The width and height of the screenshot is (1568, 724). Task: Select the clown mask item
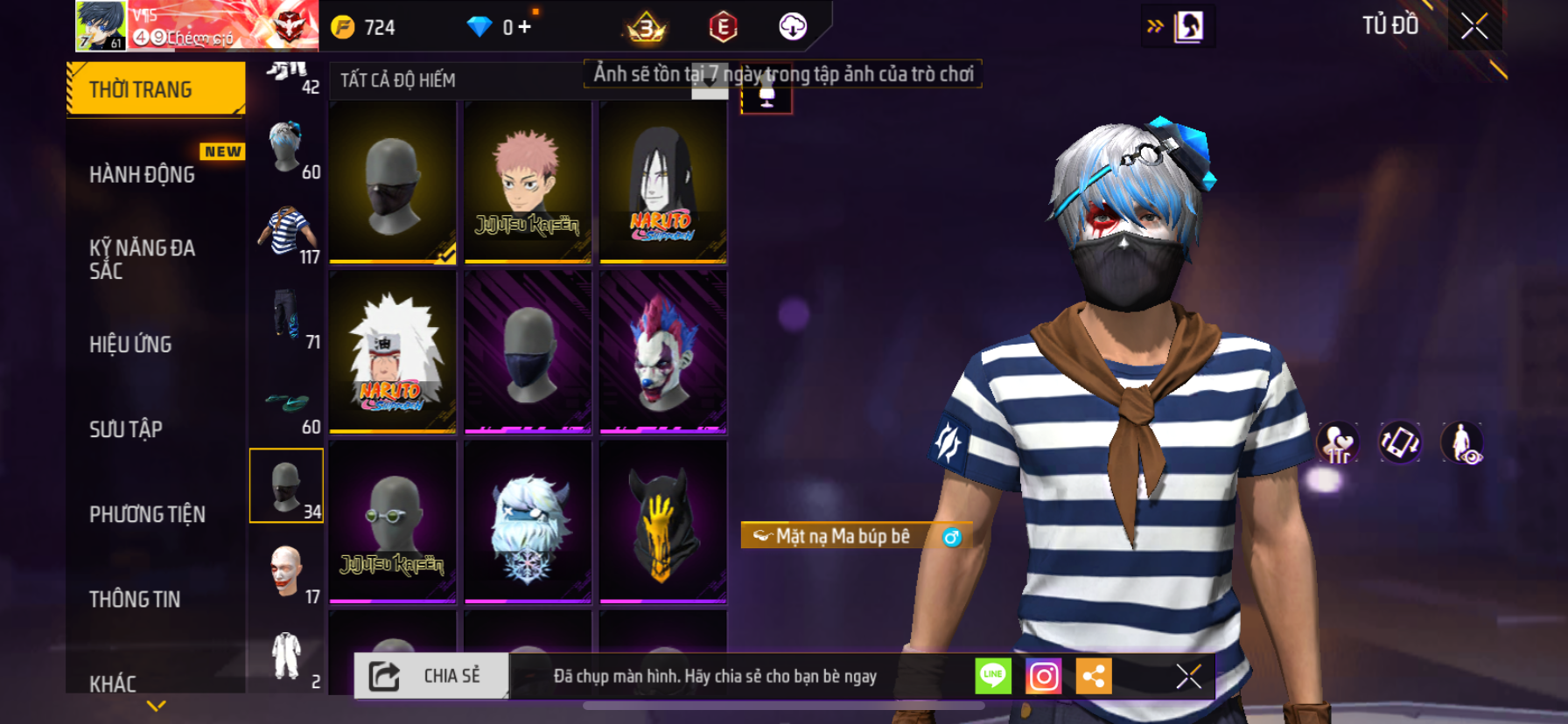pyautogui.click(x=662, y=352)
